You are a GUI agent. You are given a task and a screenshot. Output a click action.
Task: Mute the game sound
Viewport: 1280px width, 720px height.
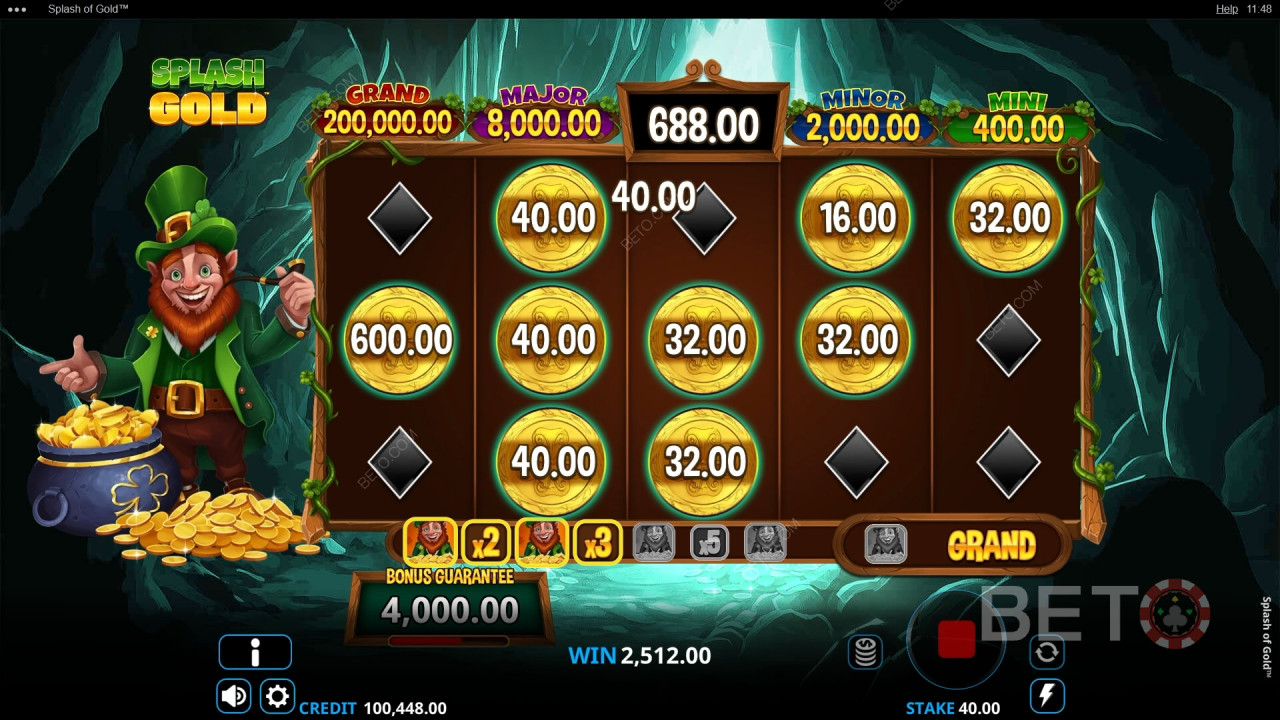233,695
